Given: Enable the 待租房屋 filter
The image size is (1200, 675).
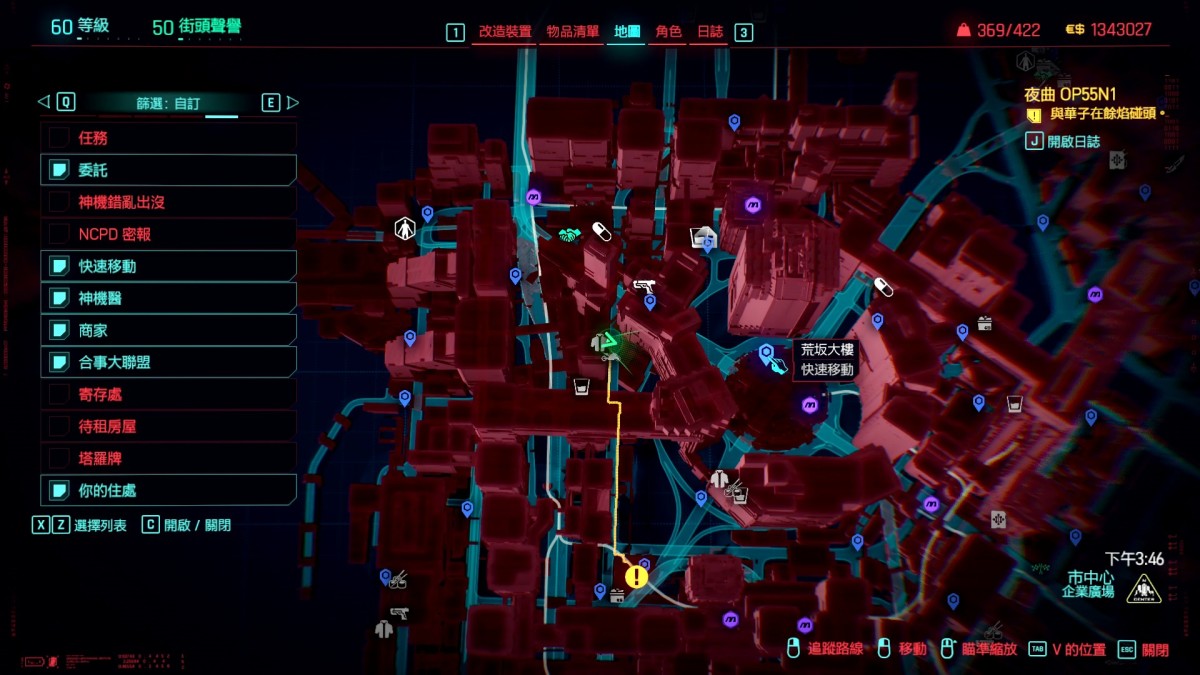Looking at the screenshot, I should (x=59, y=426).
